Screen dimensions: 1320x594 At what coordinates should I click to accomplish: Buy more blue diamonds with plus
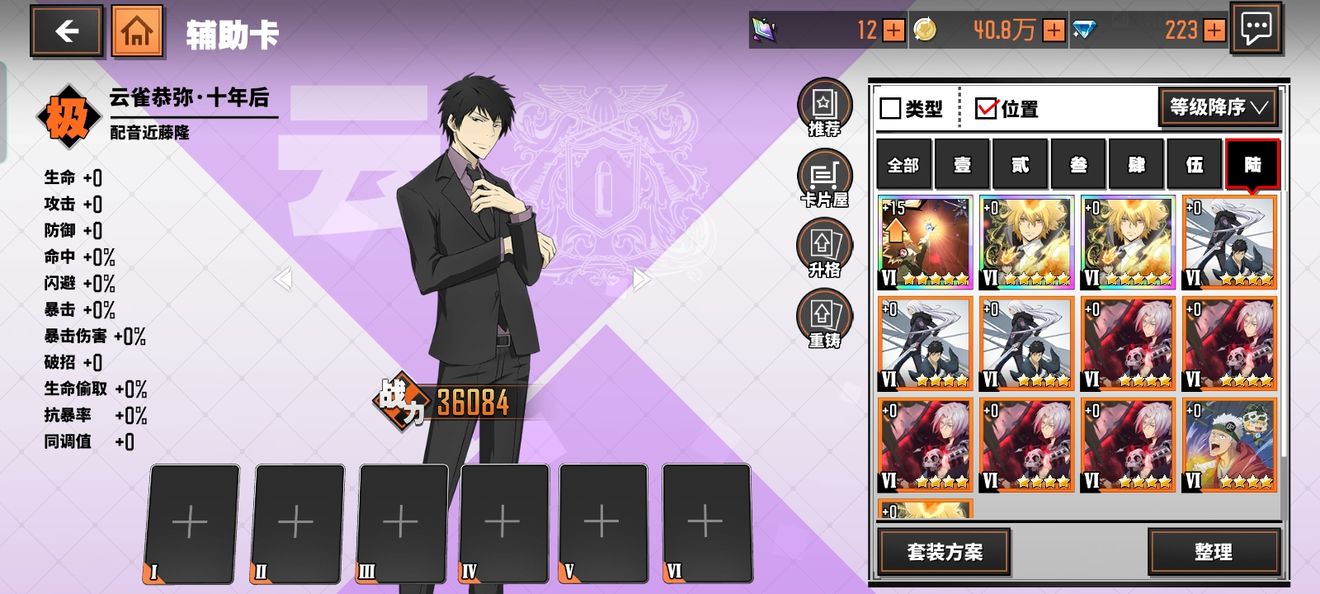1214,31
